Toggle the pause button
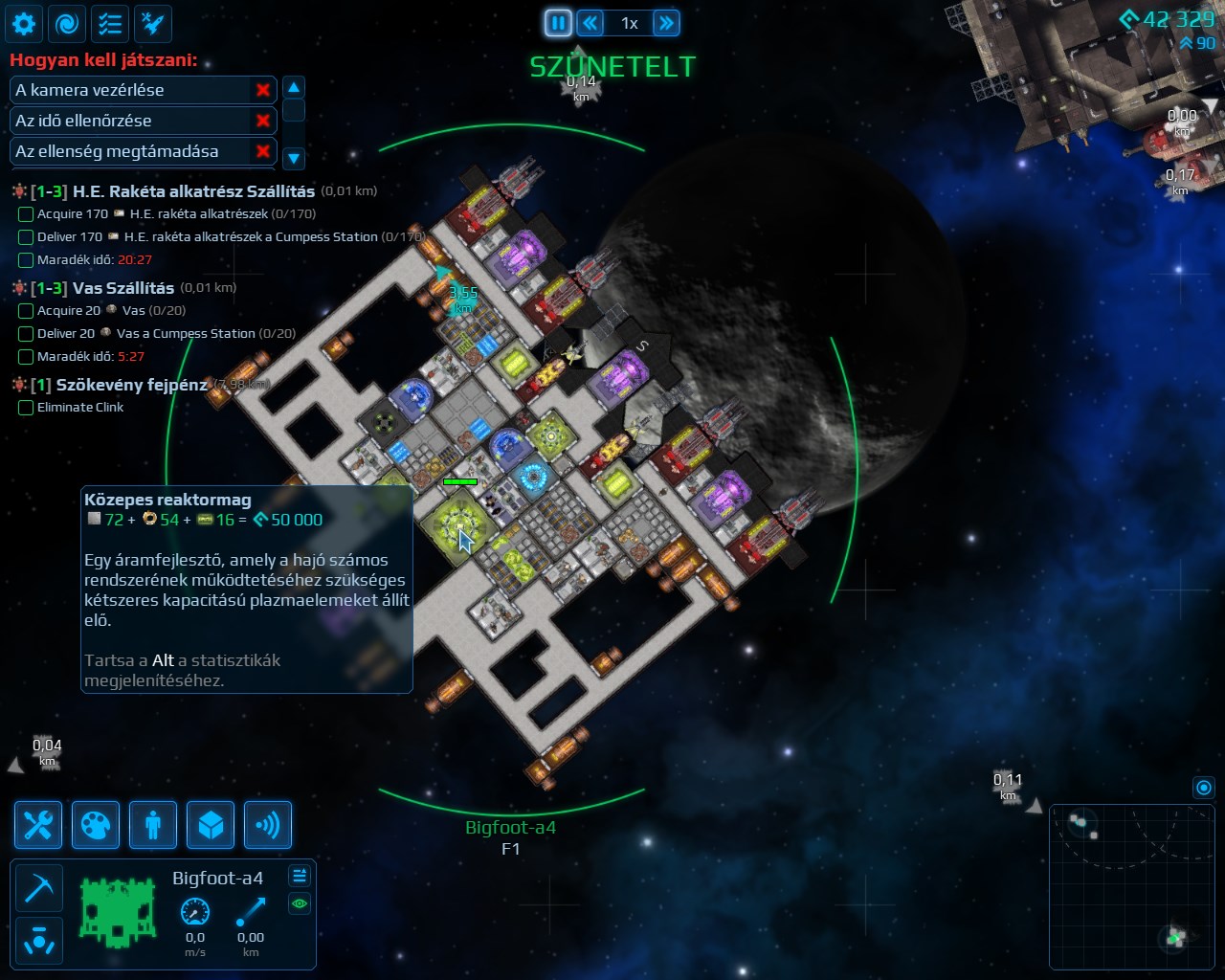1225x980 pixels. (558, 23)
